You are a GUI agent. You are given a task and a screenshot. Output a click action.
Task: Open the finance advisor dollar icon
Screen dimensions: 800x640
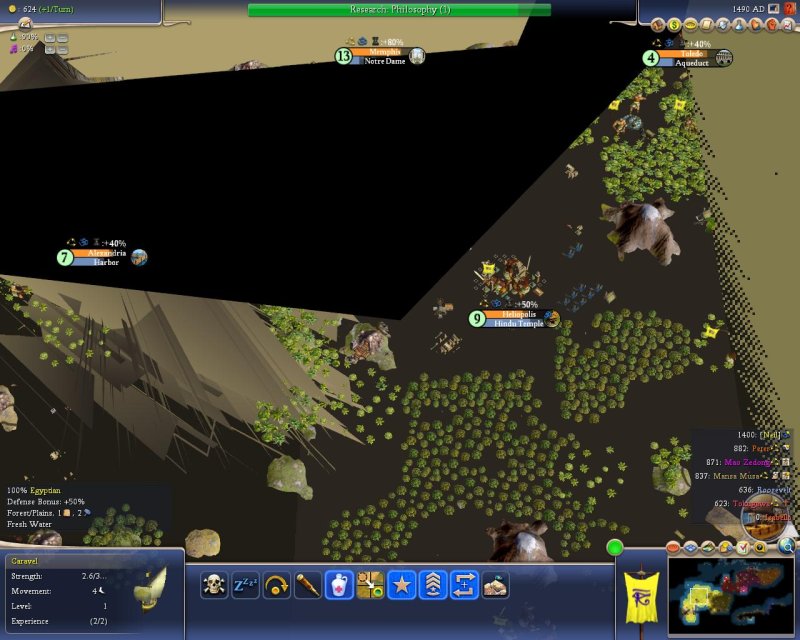coord(674,25)
